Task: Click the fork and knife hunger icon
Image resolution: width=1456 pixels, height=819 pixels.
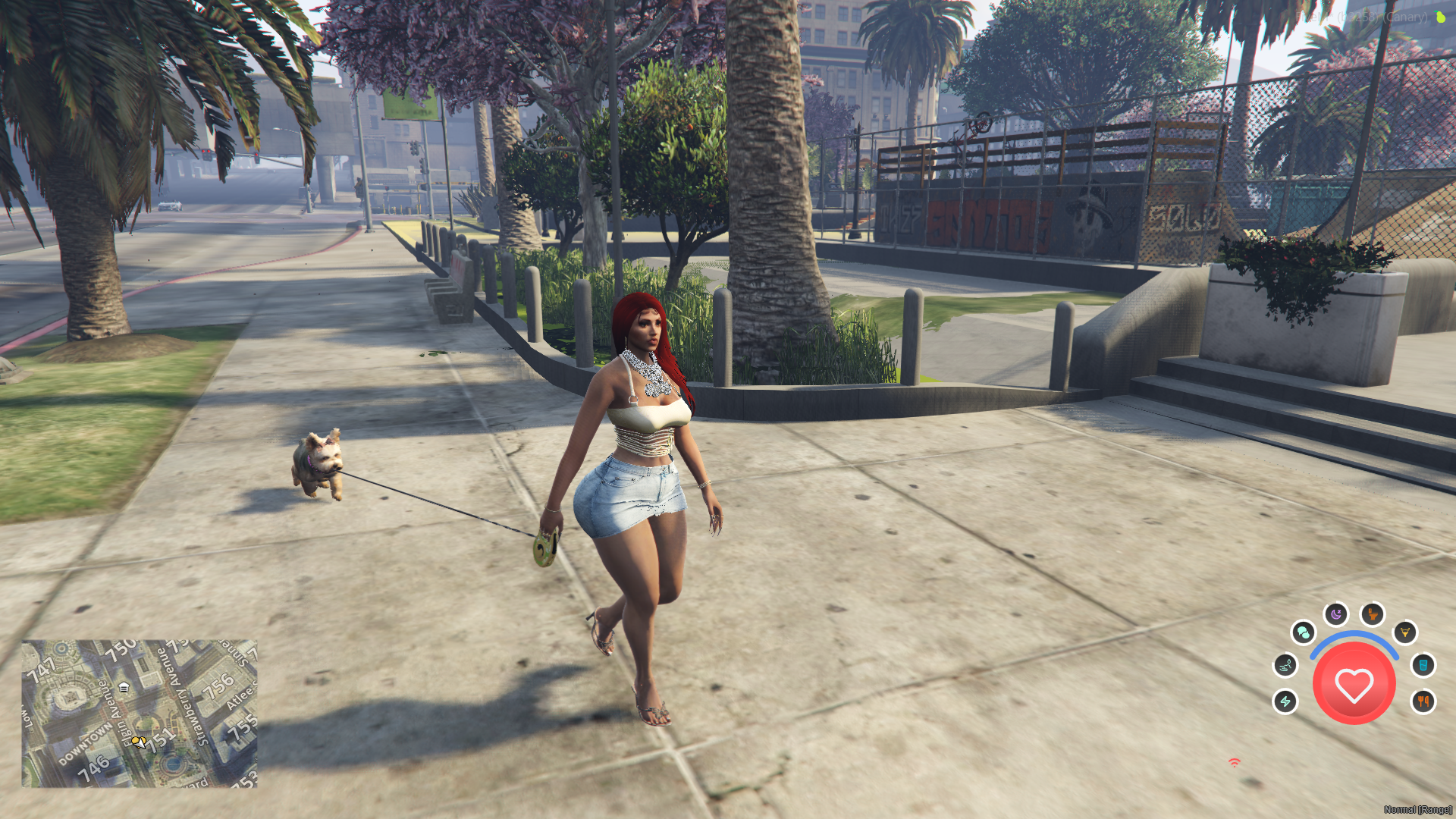Action: (x=1423, y=701)
